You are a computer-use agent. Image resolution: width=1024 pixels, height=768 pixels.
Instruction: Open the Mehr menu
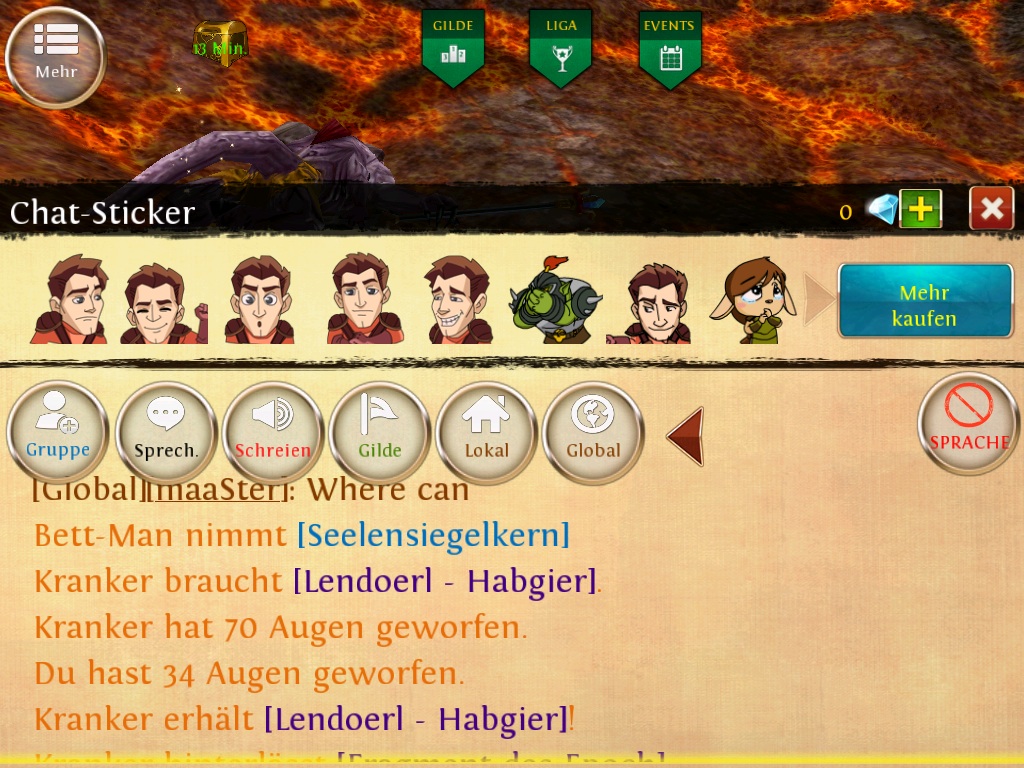(x=55, y=55)
